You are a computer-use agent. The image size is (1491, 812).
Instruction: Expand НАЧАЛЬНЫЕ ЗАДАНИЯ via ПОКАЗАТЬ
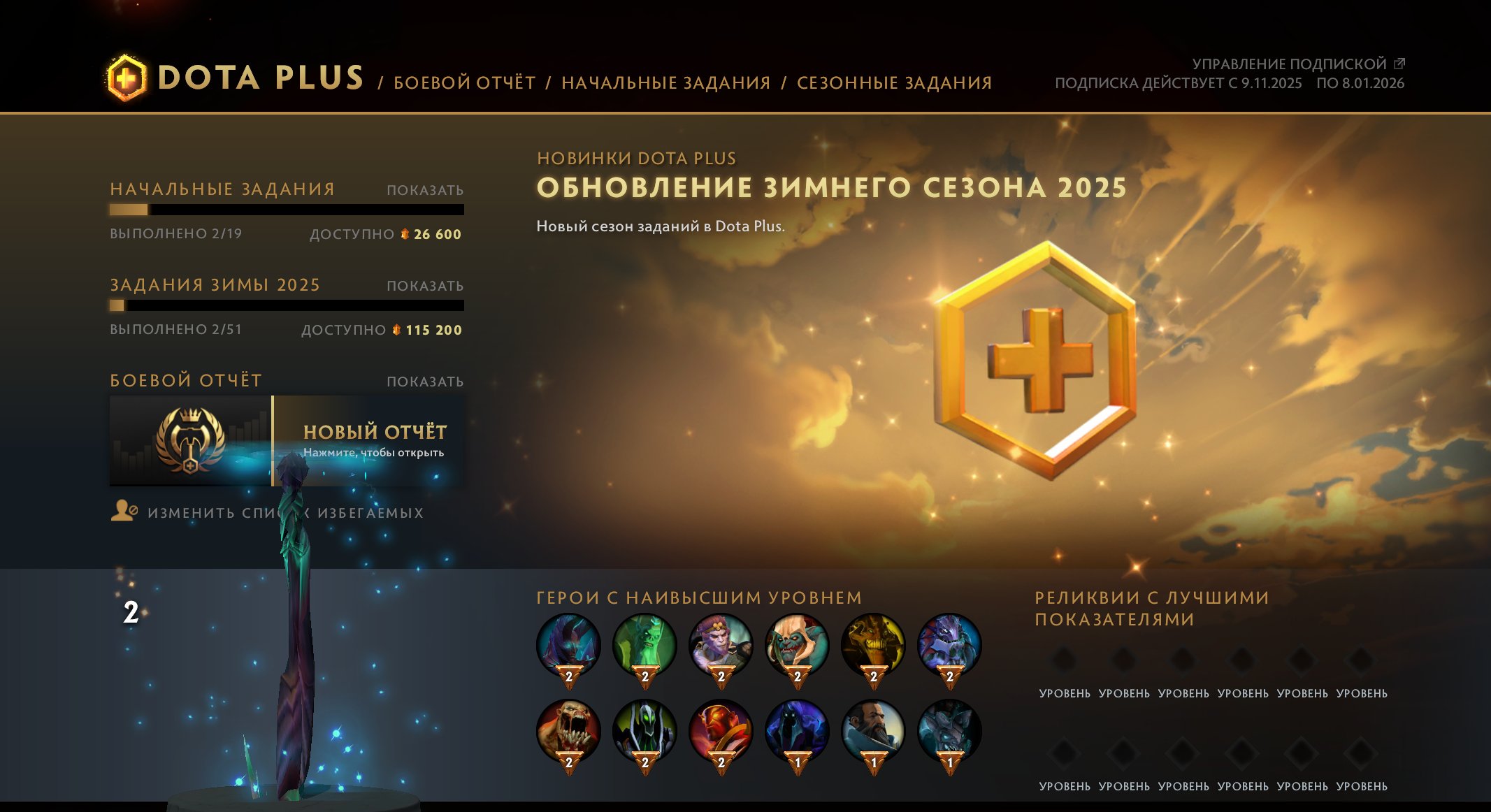(425, 189)
